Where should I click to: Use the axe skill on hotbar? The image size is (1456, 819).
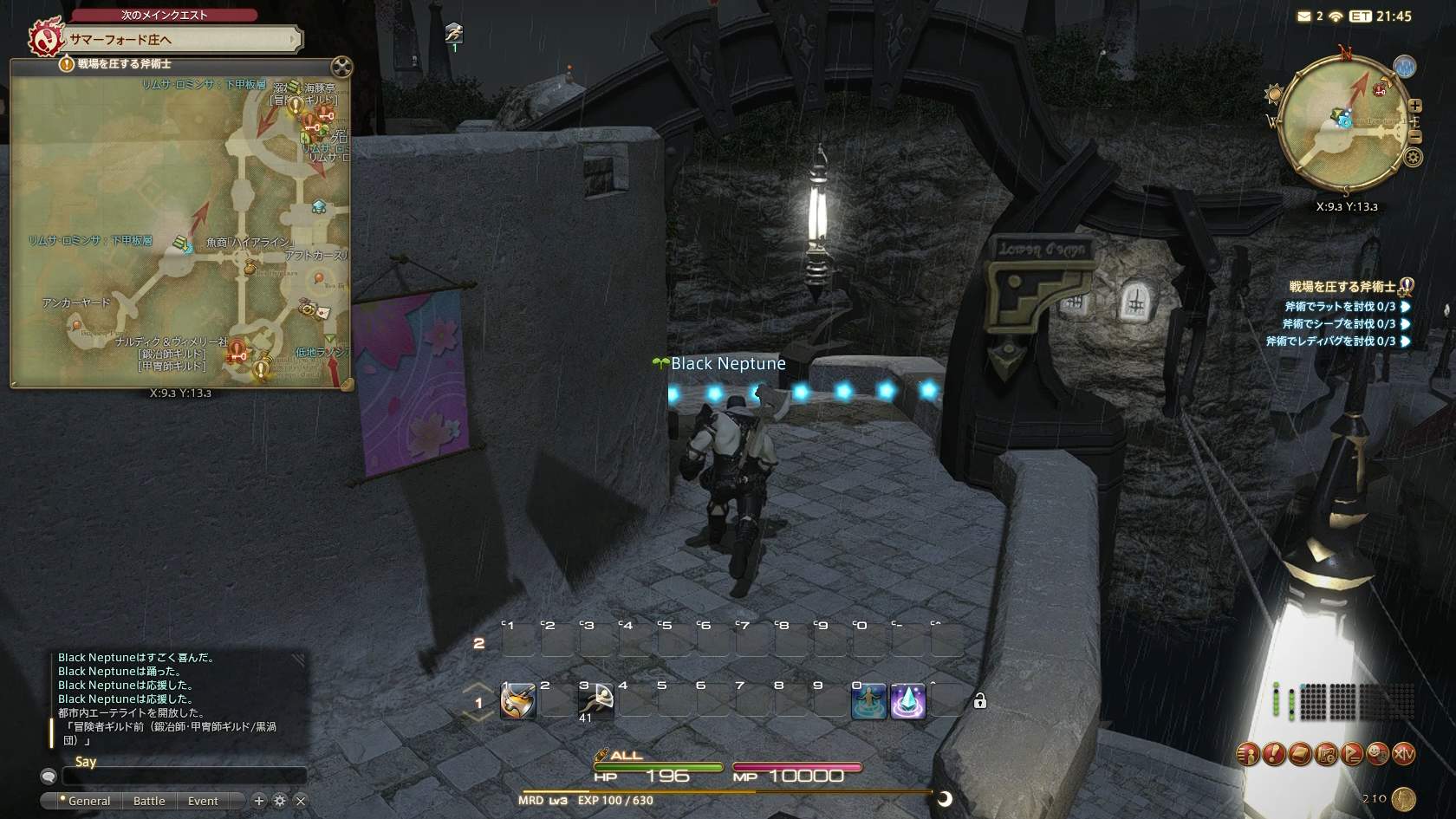(x=518, y=701)
